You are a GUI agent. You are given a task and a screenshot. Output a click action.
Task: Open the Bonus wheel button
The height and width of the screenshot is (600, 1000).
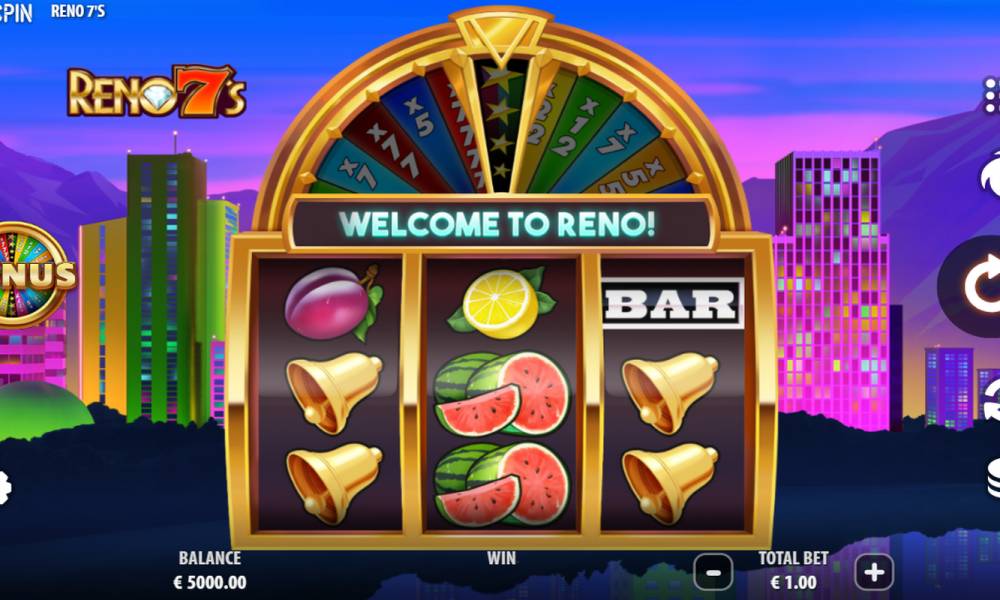point(30,275)
